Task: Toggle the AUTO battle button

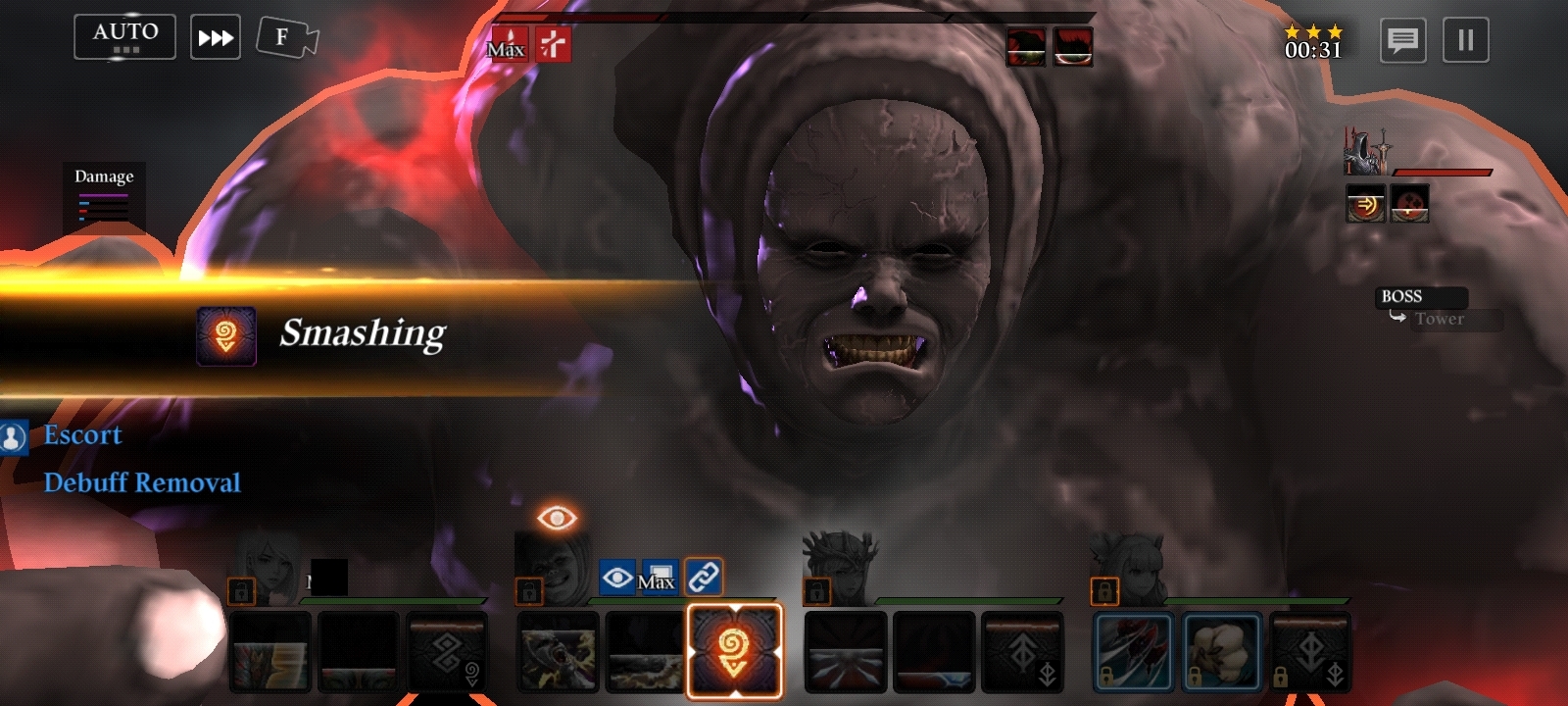Action: click(x=124, y=37)
